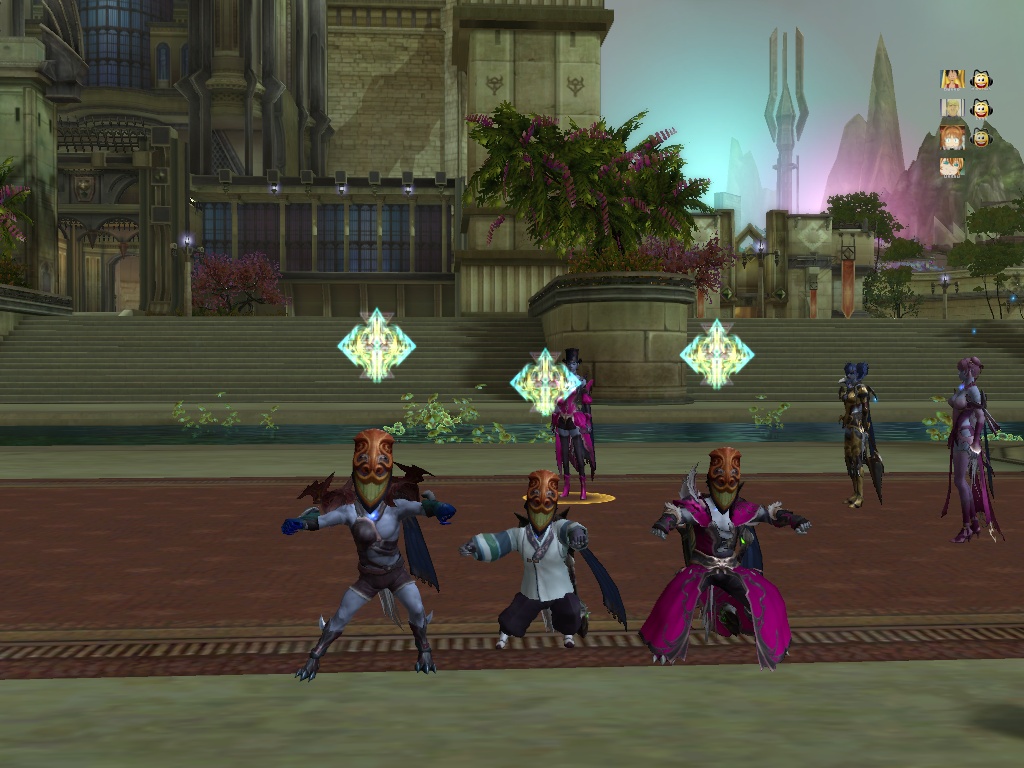Select the black-haired red-vest avatar on yellow background
This screenshot has height=768, width=1024.
tap(951, 79)
